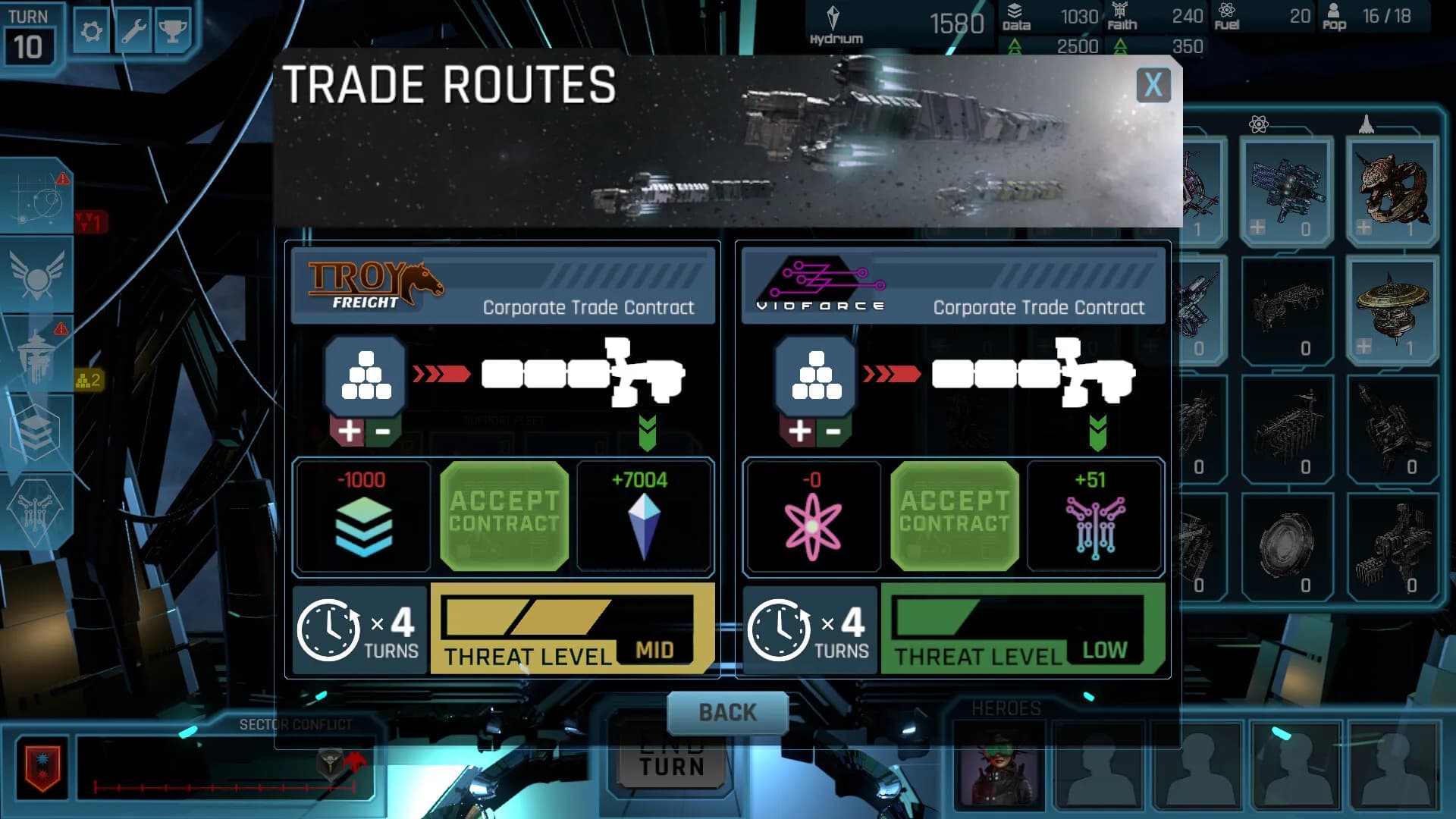Increase Troy Freight trade amount with the plus button

pyautogui.click(x=347, y=431)
